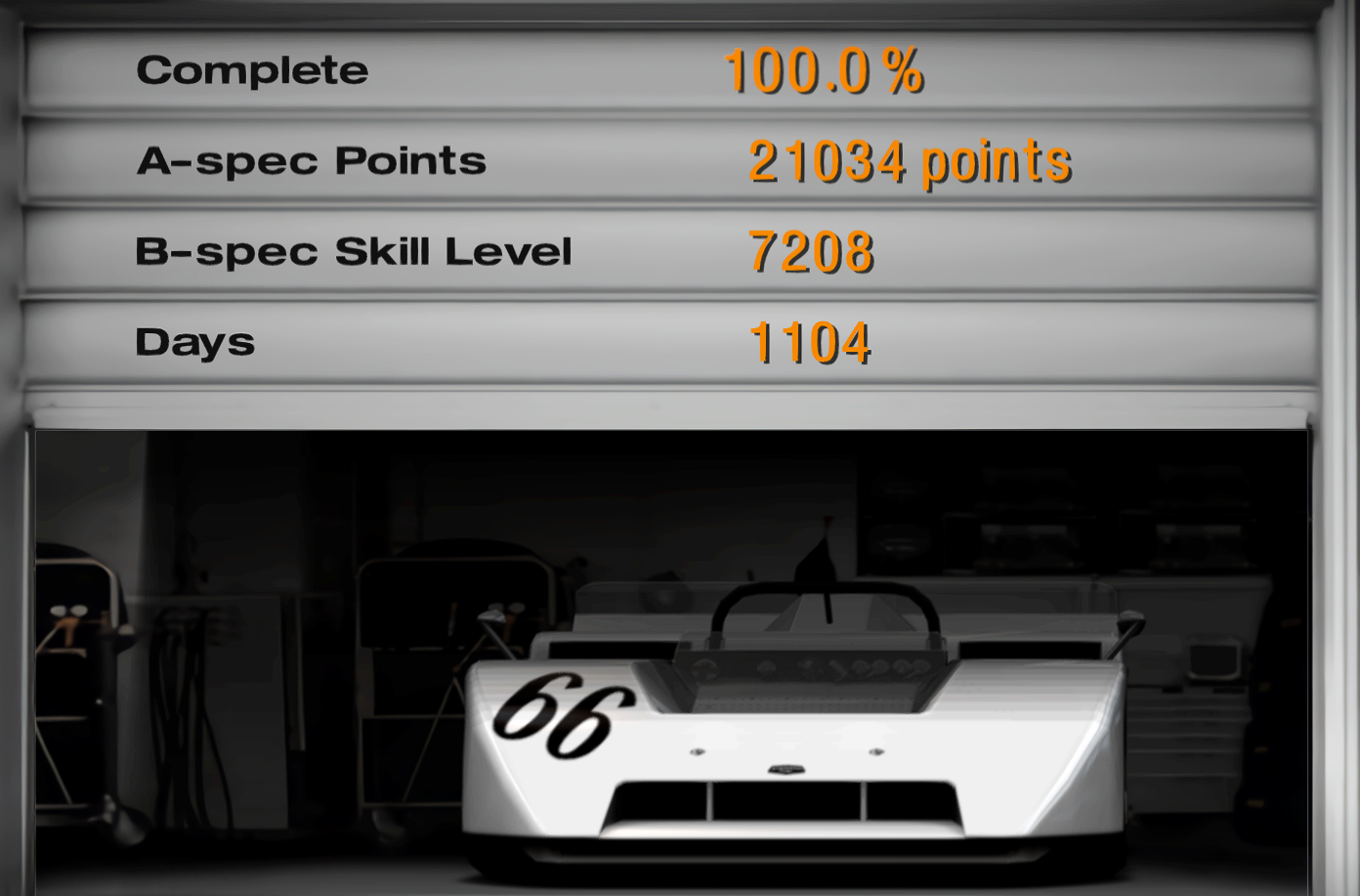Image resolution: width=1360 pixels, height=896 pixels.
Task: Select the Complete percentage label
Action: point(253,69)
